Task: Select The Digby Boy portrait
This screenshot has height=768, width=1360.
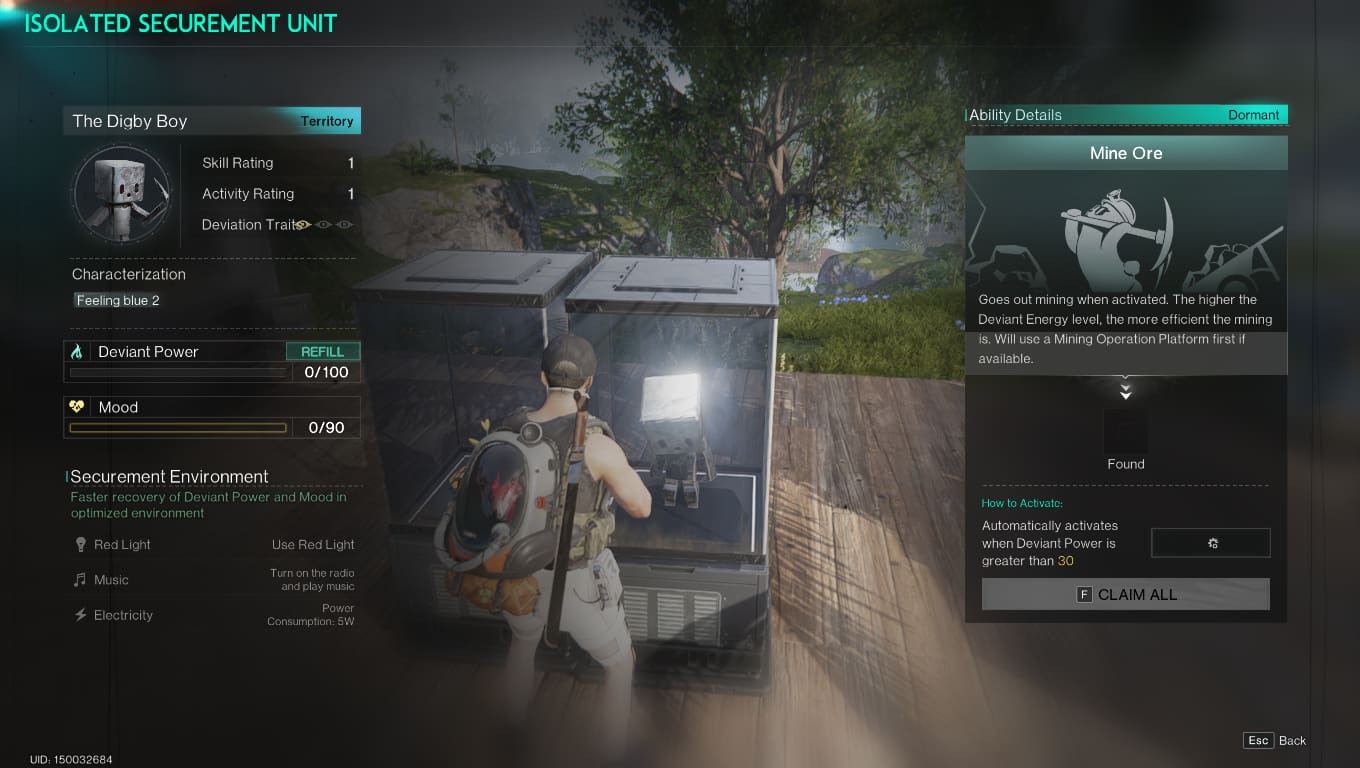Action: click(x=122, y=195)
